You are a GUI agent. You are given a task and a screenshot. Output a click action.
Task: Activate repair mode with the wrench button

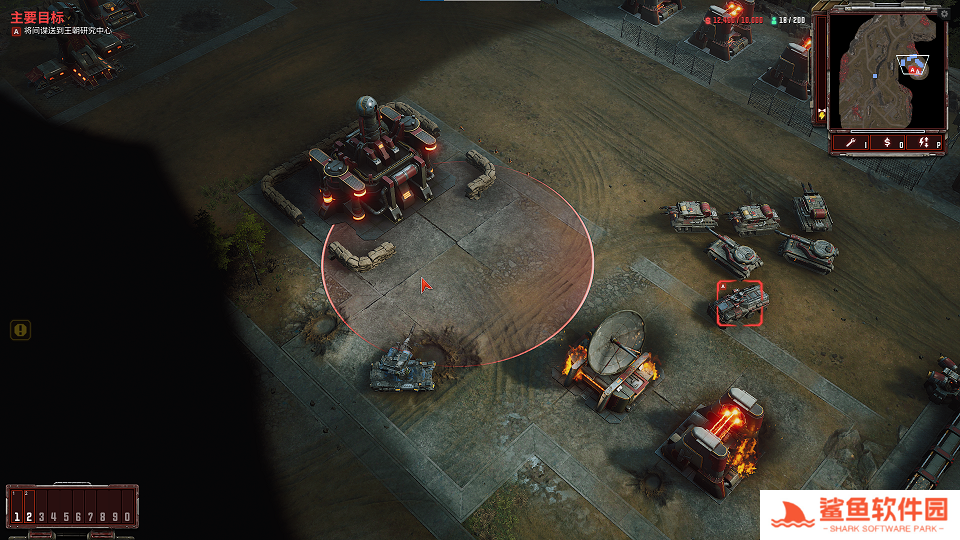pos(851,144)
